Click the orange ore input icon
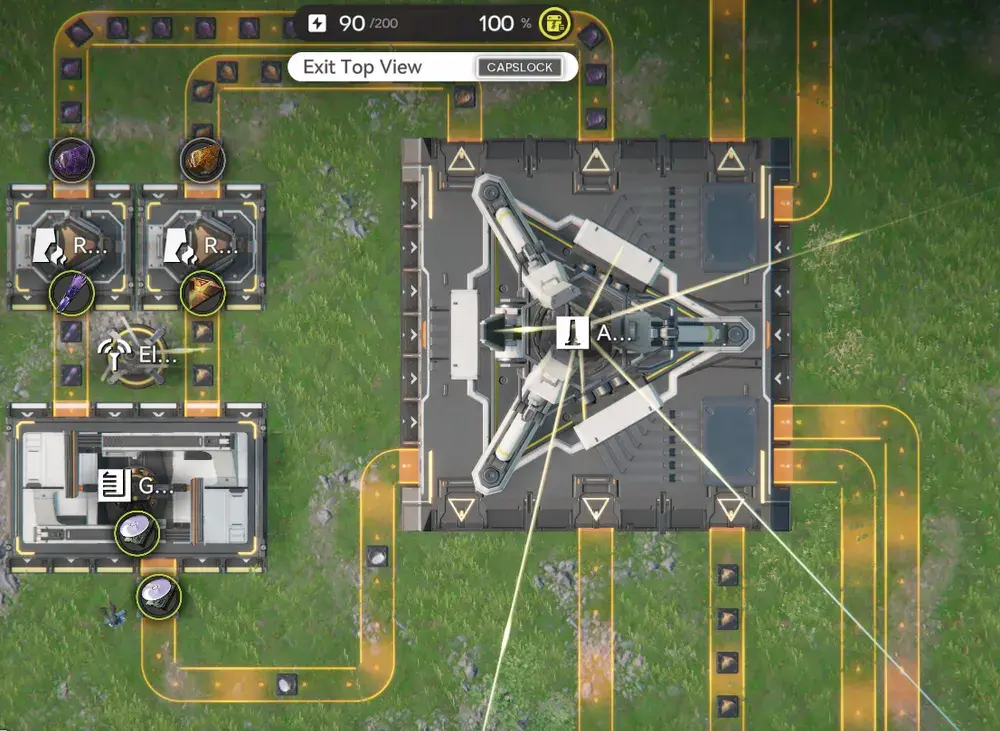Image resolution: width=1000 pixels, height=731 pixels. pos(202,158)
